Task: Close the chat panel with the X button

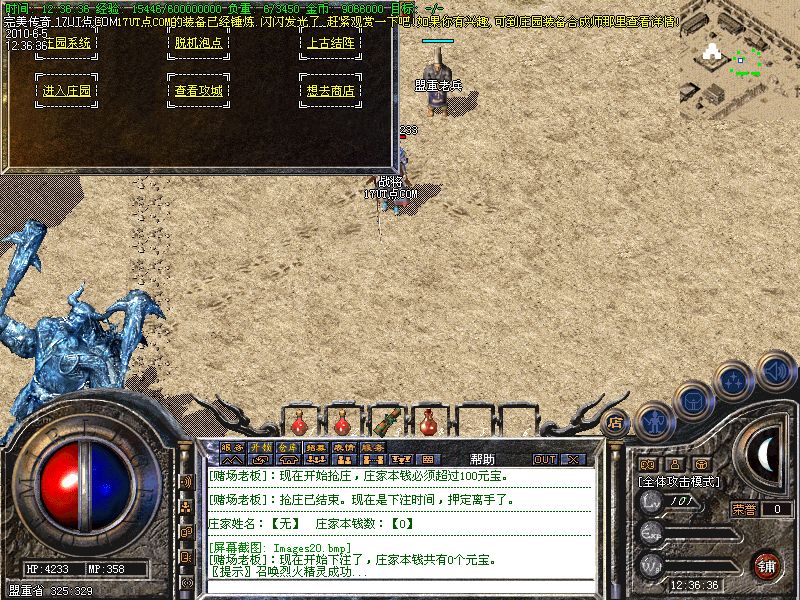Action: pyautogui.click(x=573, y=460)
